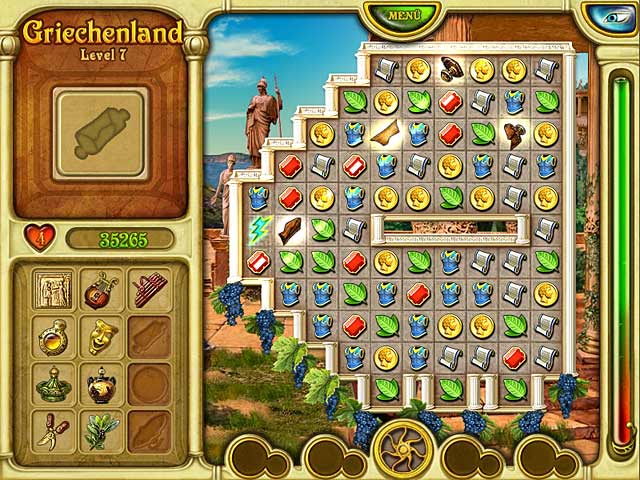Click the scroll silhouette in the goal panel
This screenshot has width=640, height=480.
100,133
